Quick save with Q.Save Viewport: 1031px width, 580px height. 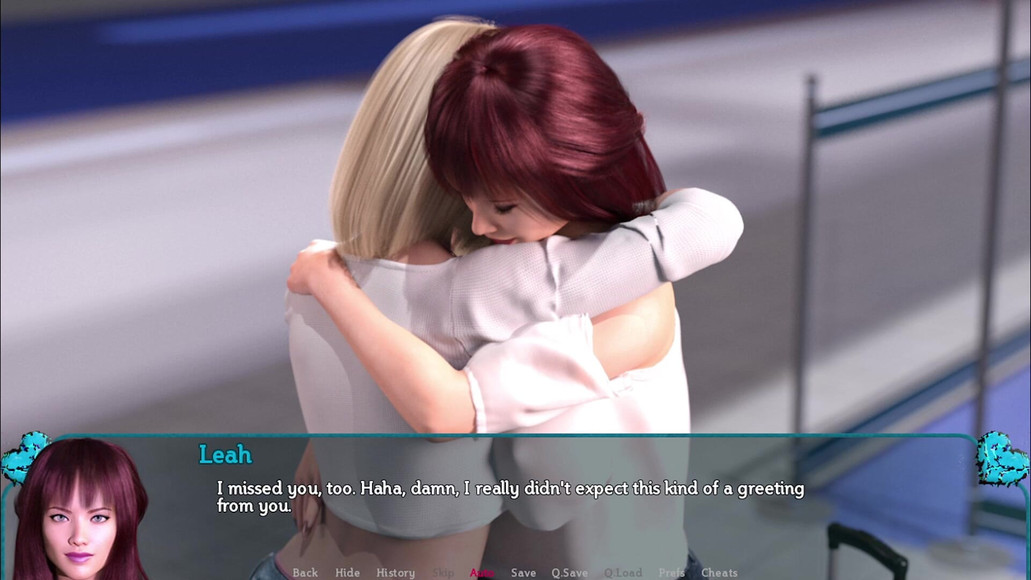pos(569,573)
